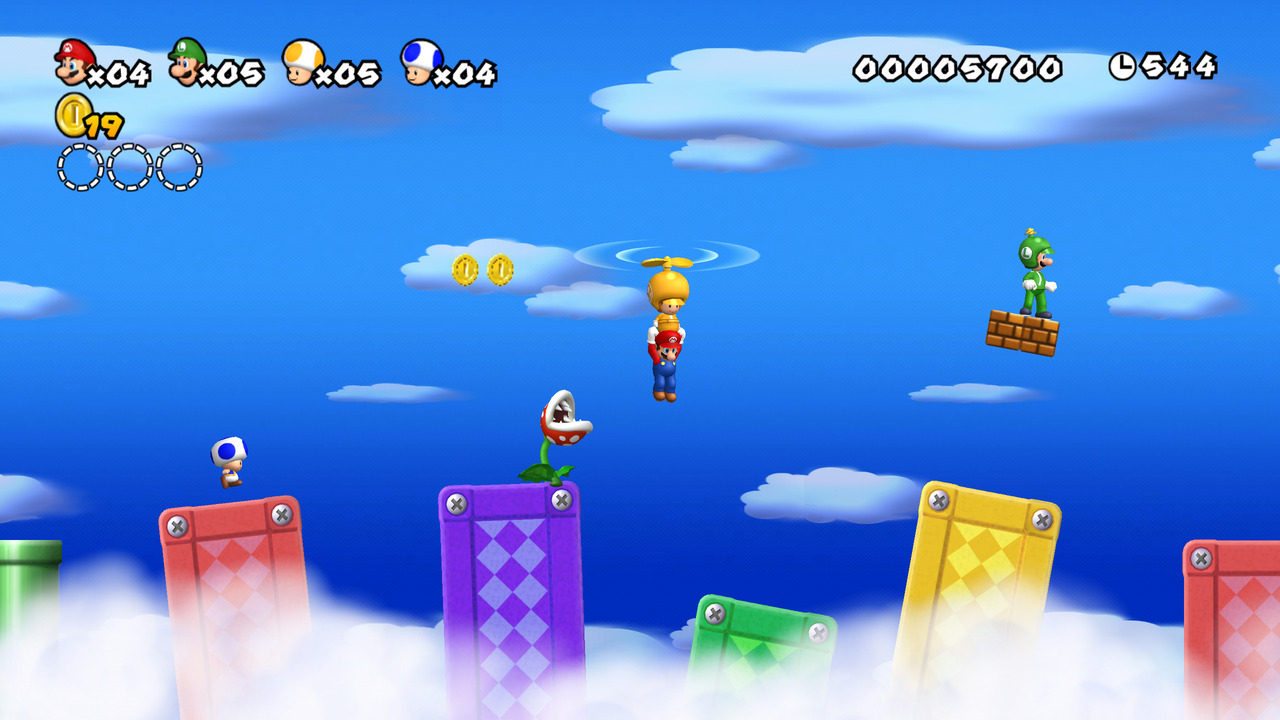The width and height of the screenshot is (1280, 720).
Task: Click the Luigi head icon in the HUD
Action: 188,61
